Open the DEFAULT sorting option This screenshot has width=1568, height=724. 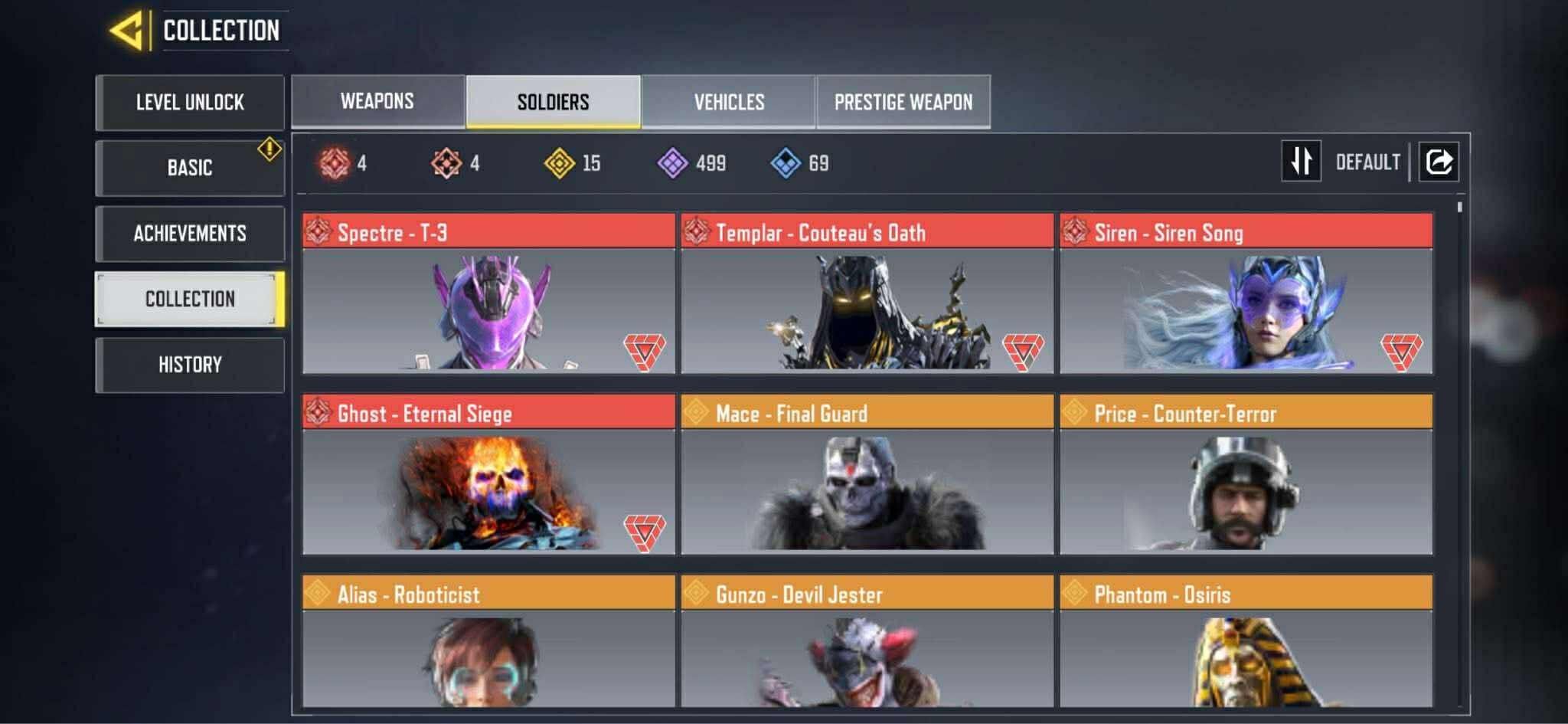[1368, 162]
